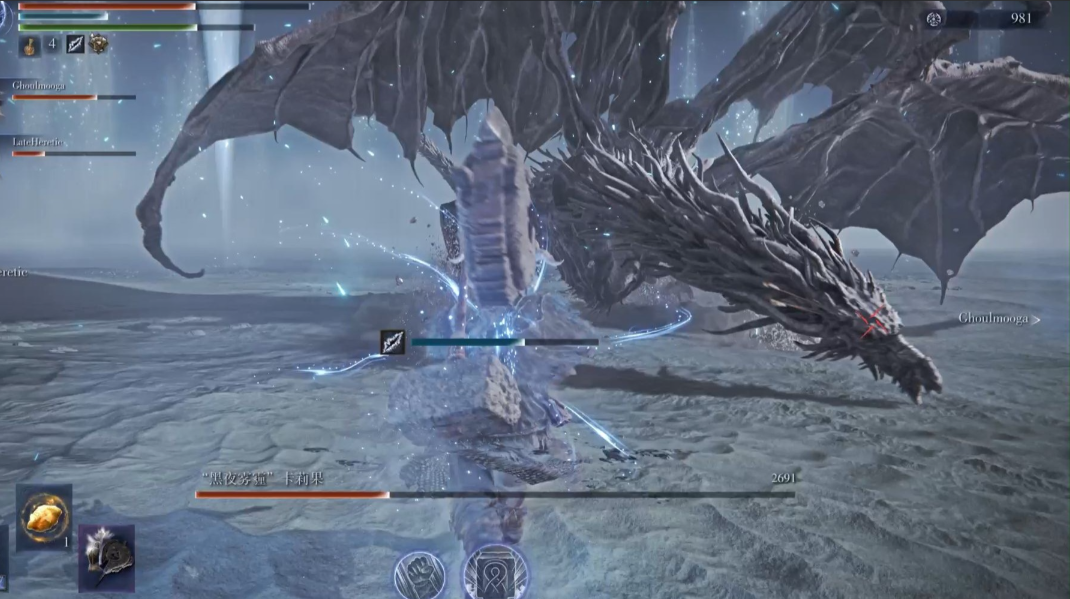Click the frost status icon under the stamina bar
Viewport: 1070px width, 599px height.
click(76, 44)
